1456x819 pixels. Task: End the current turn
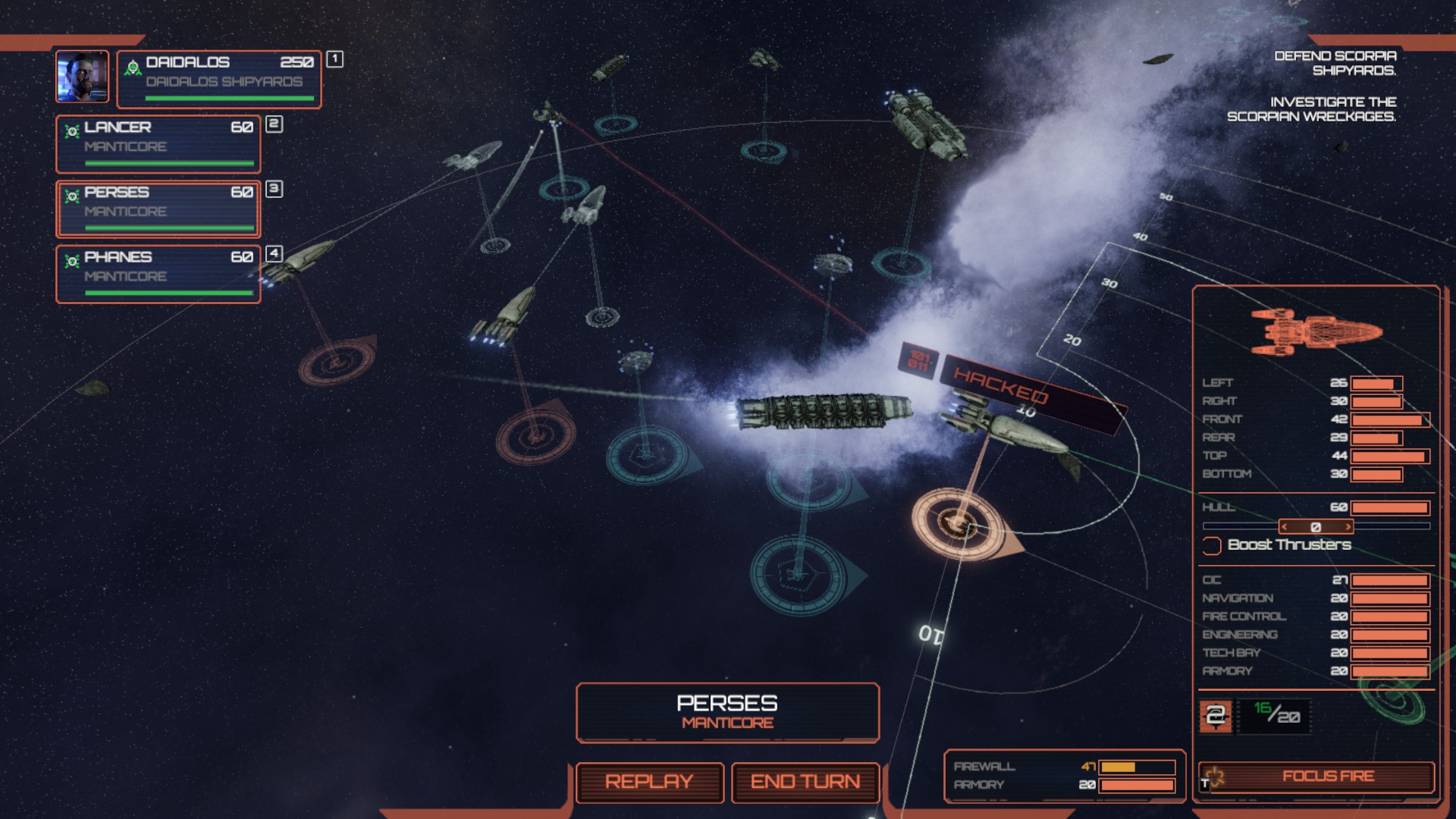805,782
